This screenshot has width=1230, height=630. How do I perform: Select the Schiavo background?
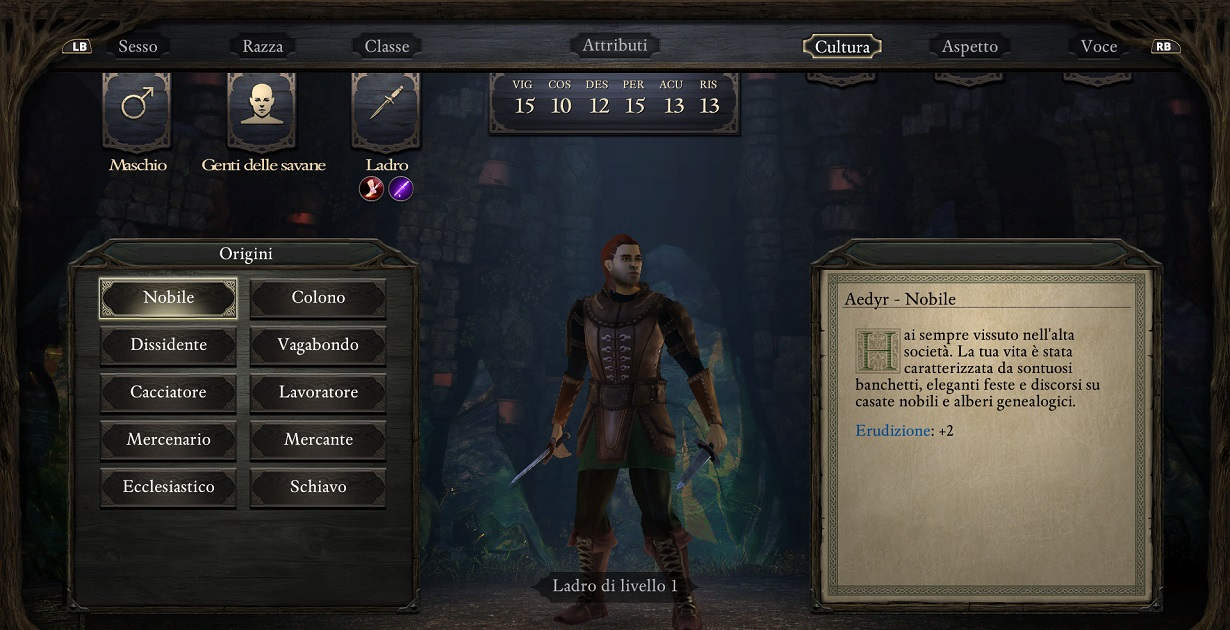318,487
